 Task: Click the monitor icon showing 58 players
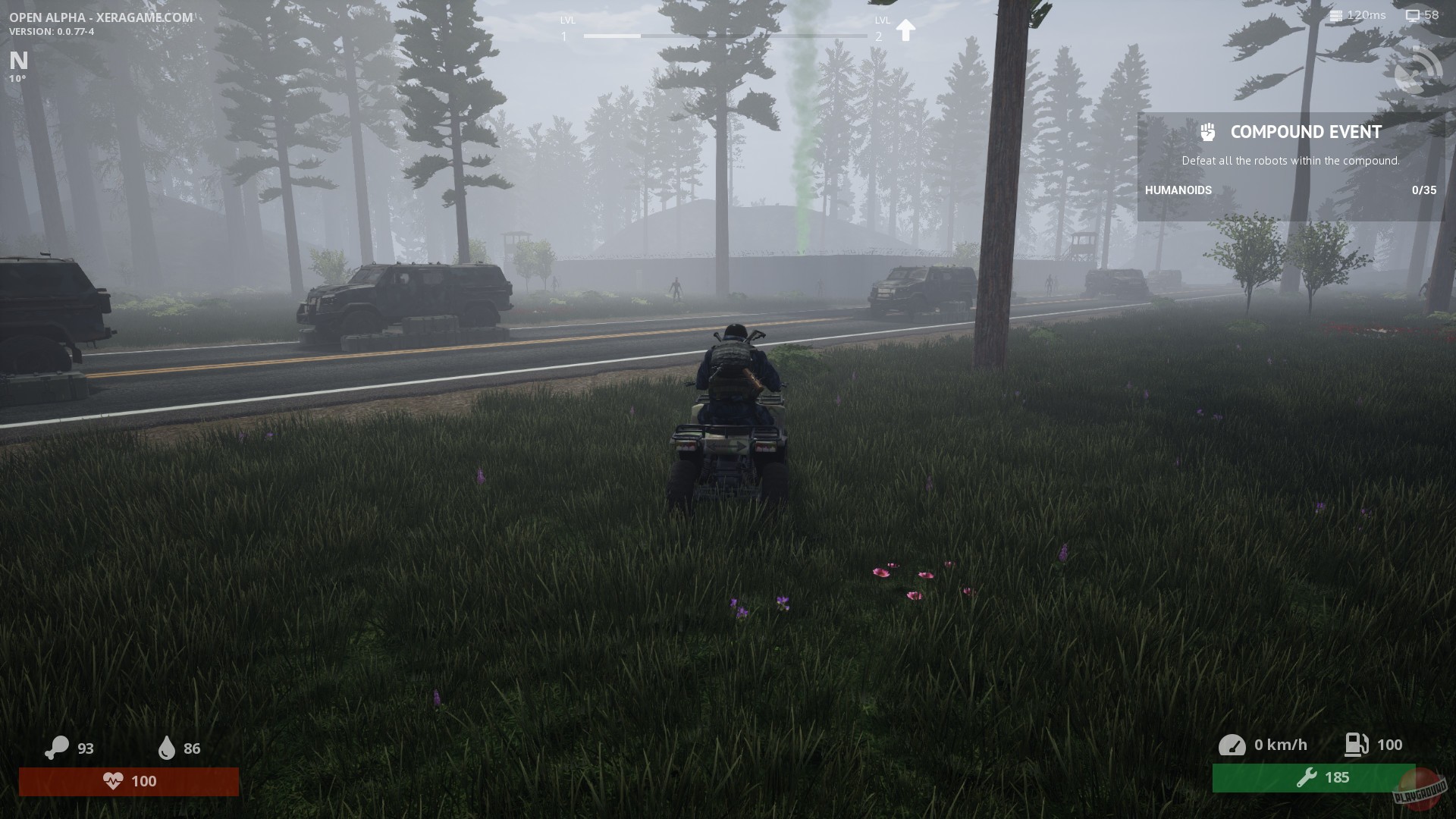pos(1411,14)
